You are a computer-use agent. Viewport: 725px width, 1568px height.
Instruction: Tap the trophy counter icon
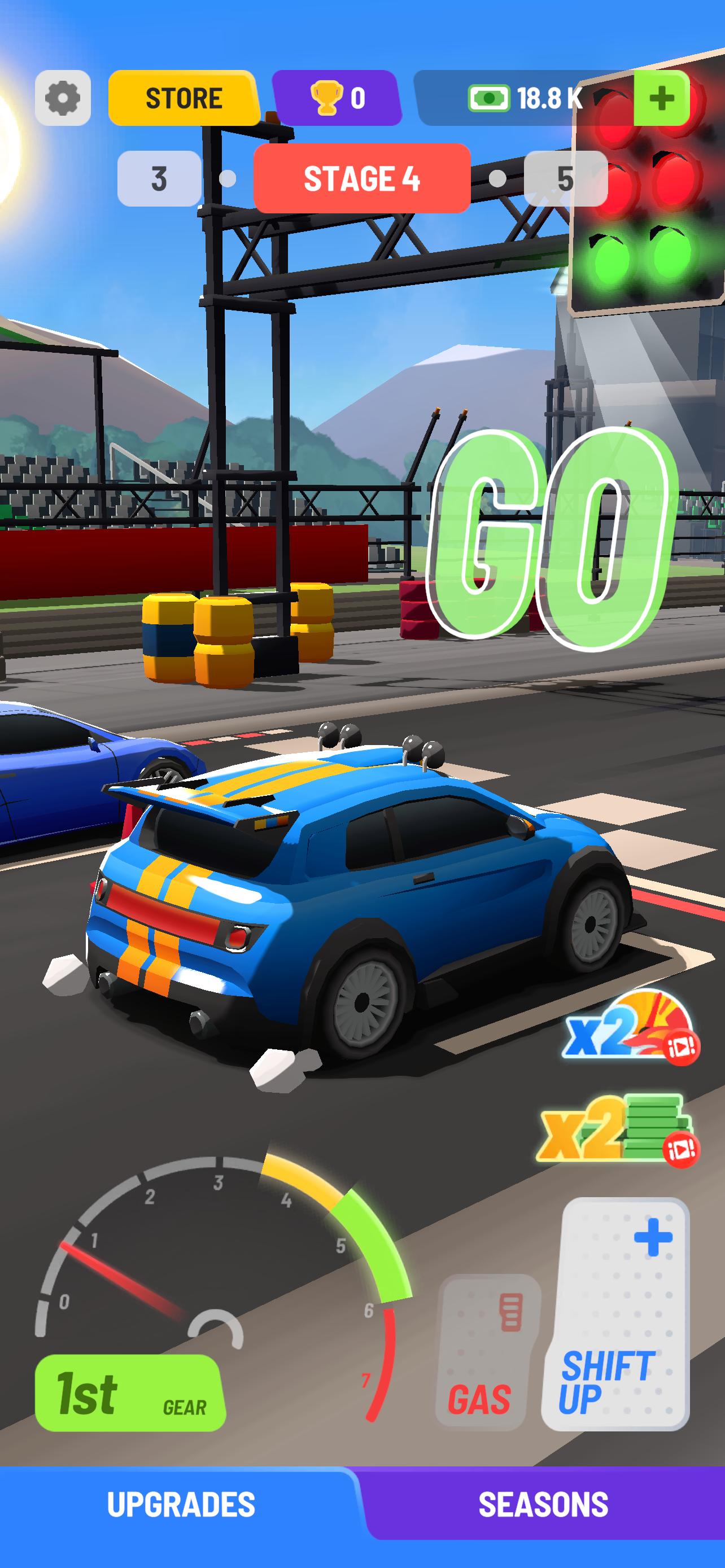[x=326, y=99]
